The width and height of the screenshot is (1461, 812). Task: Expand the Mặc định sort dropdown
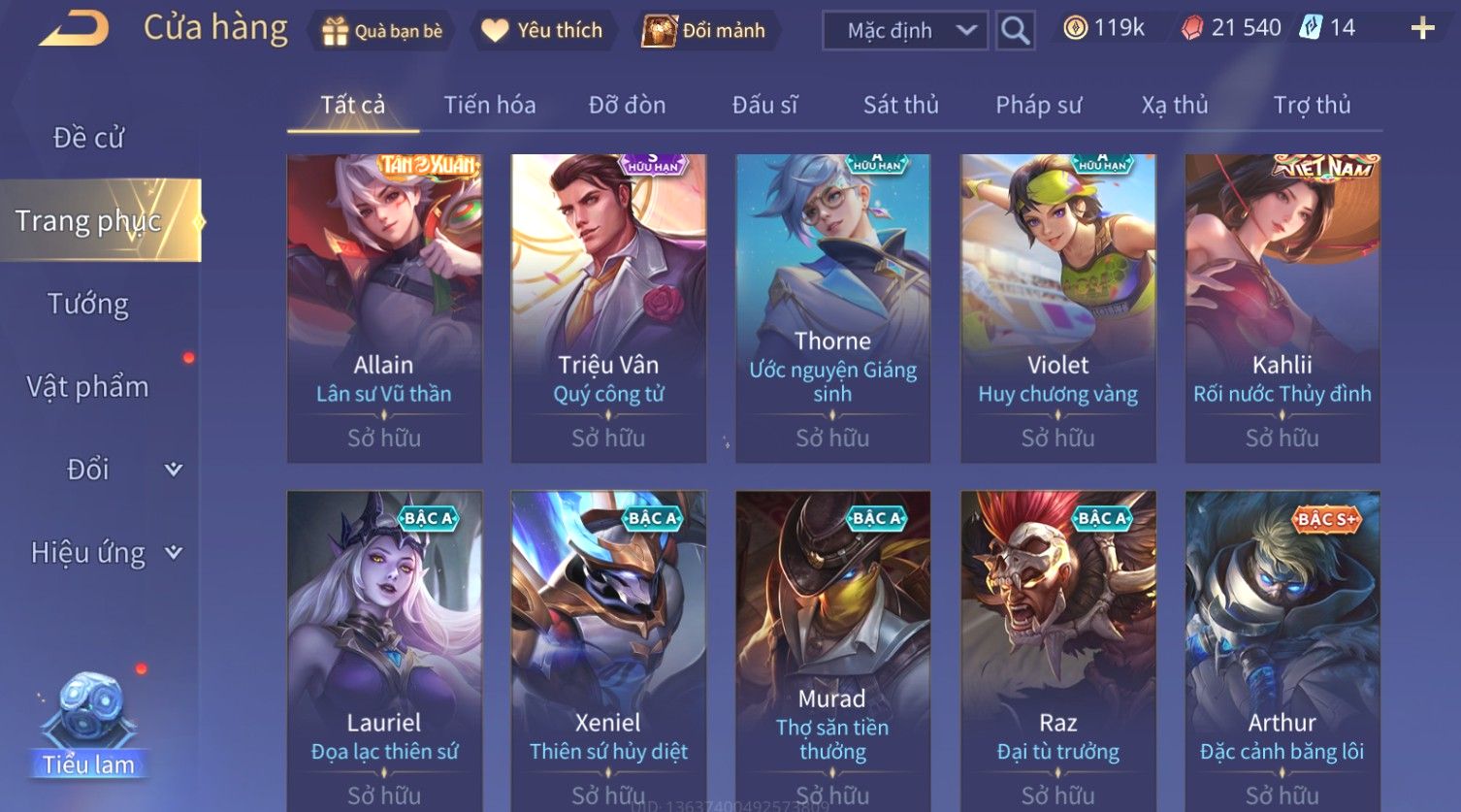(x=905, y=31)
